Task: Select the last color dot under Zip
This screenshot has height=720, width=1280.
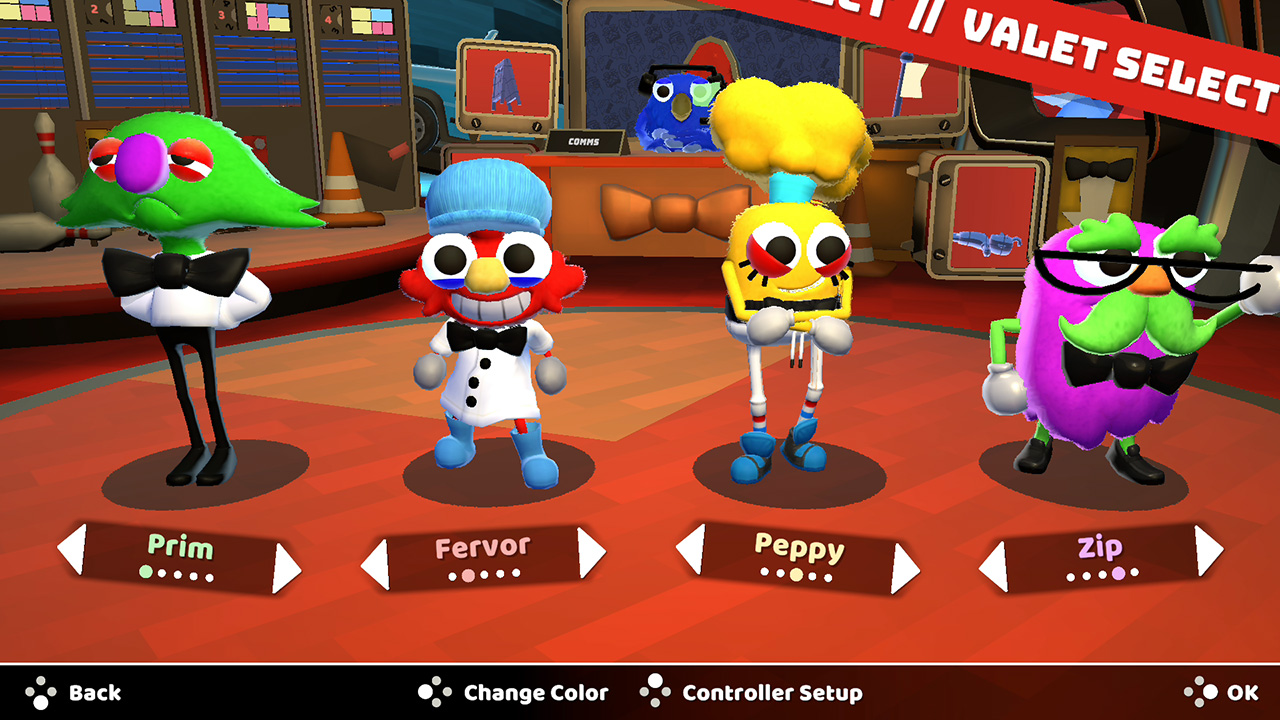Action: [1134, 573]
